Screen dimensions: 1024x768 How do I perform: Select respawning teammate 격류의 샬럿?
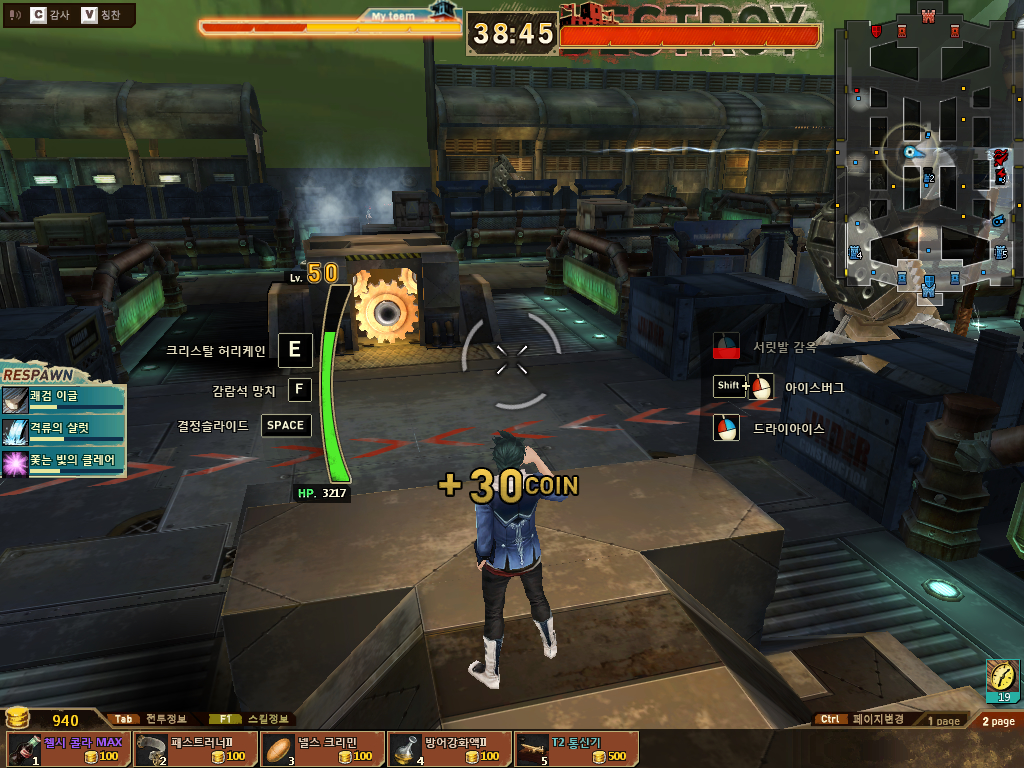[x=64, y=428]
